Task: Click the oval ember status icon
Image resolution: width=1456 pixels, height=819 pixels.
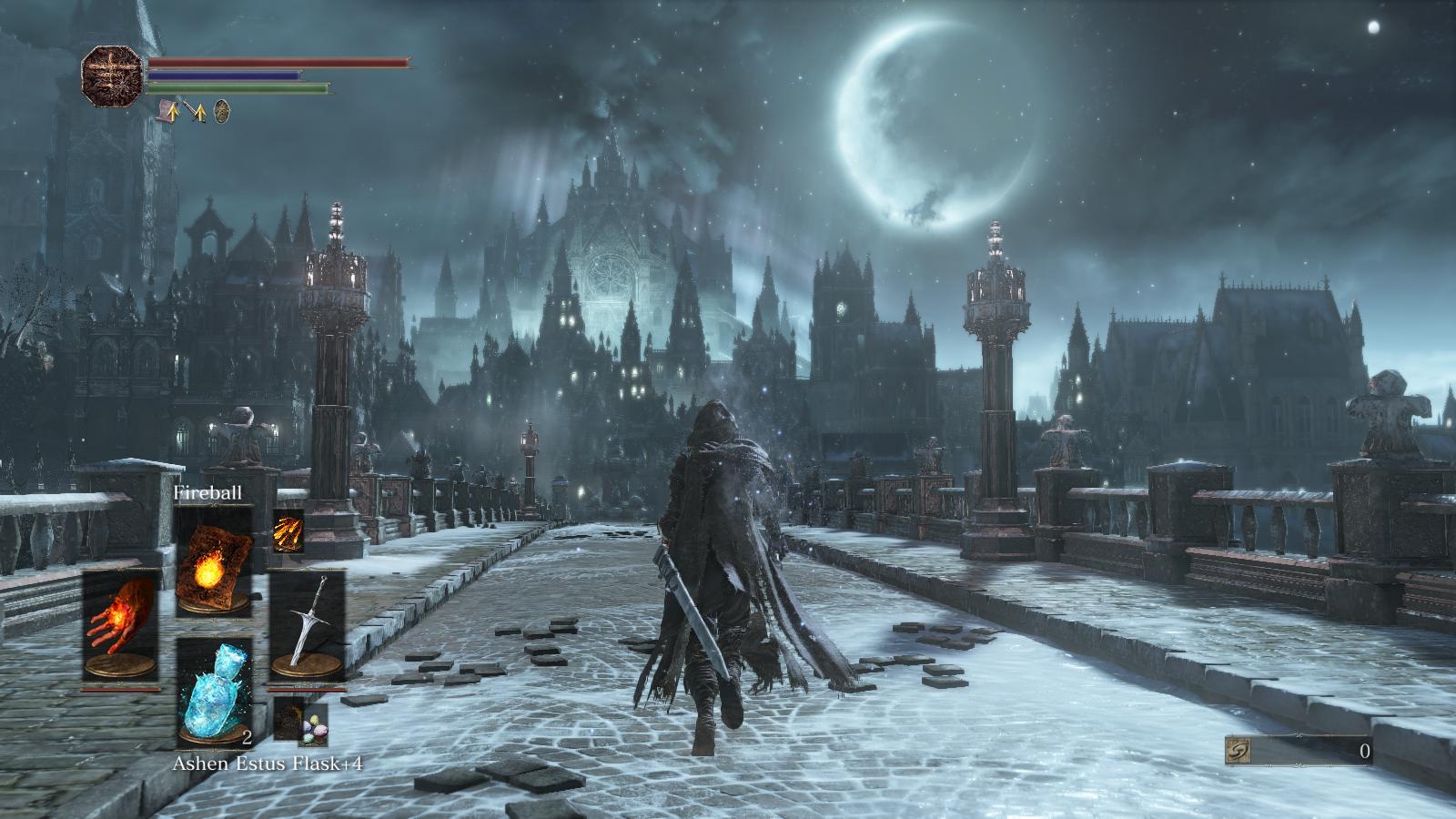Action: click(x=221, y=111)
